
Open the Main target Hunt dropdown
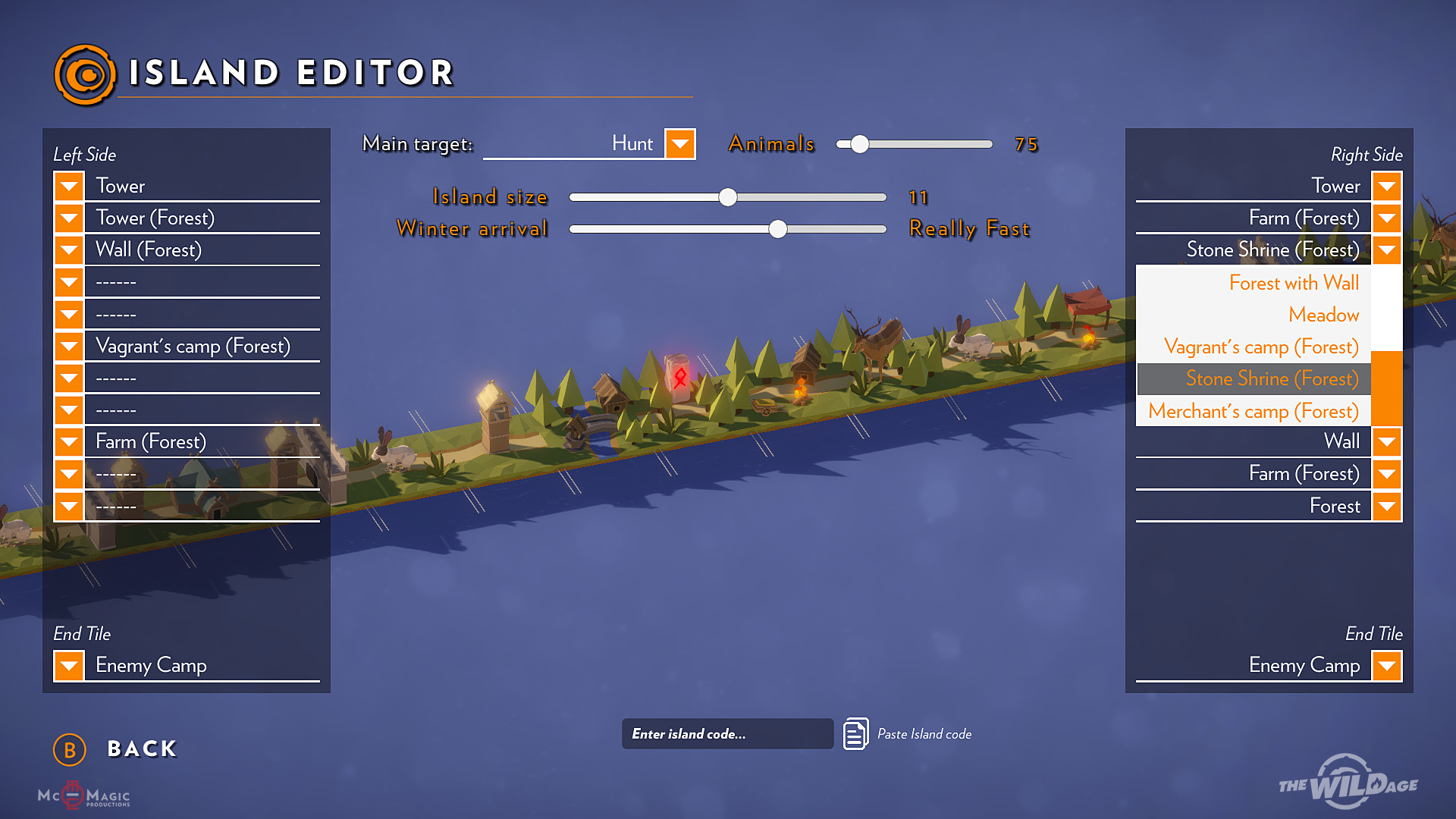(679, 144)
